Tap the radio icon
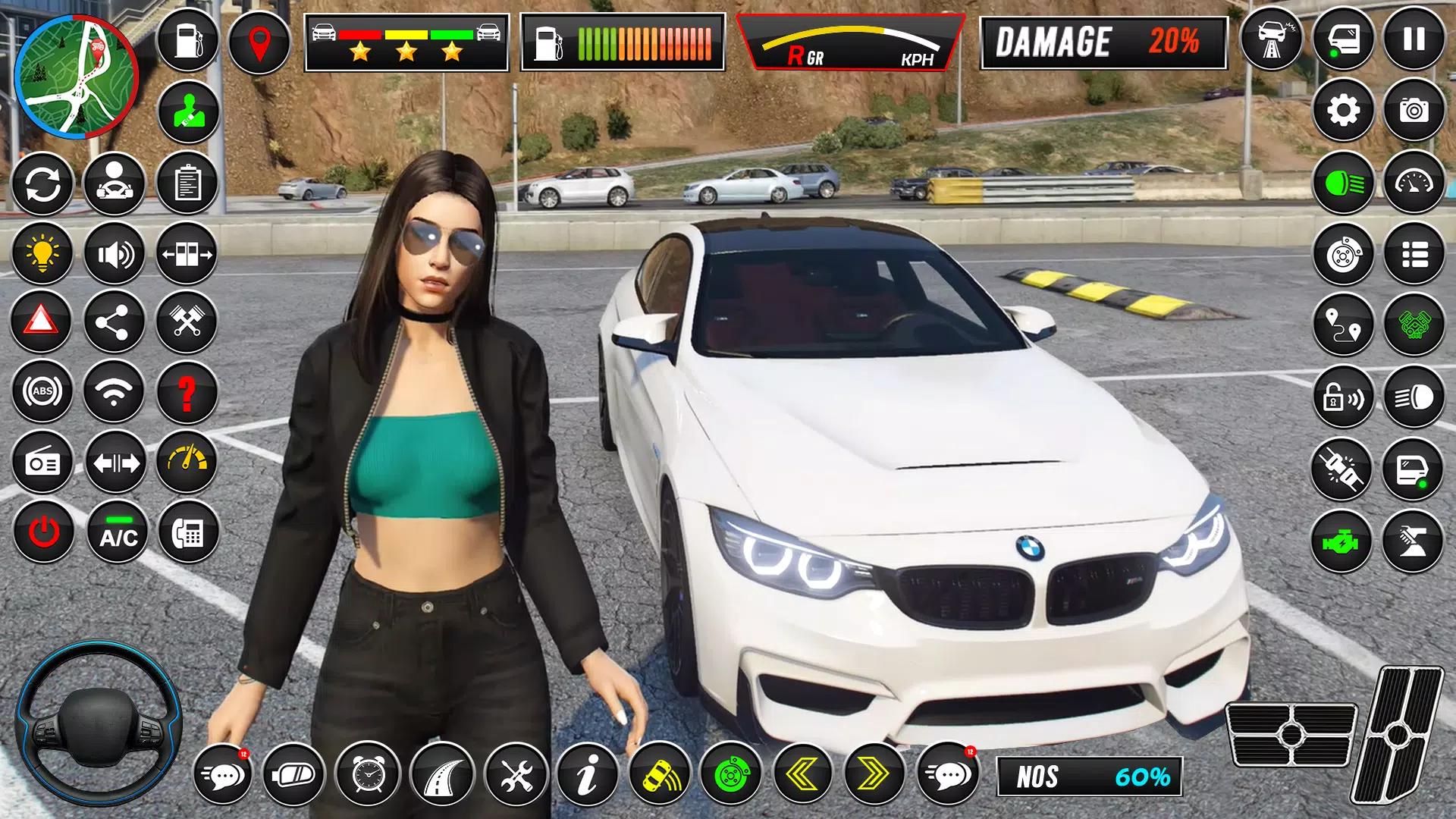 [x=43, y=462]
